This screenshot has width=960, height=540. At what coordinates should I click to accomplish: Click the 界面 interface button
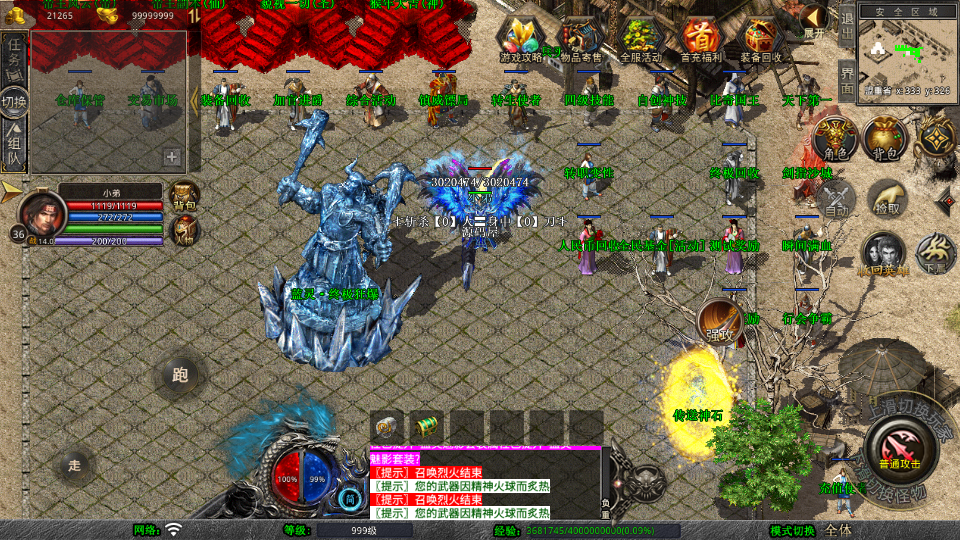847,80
